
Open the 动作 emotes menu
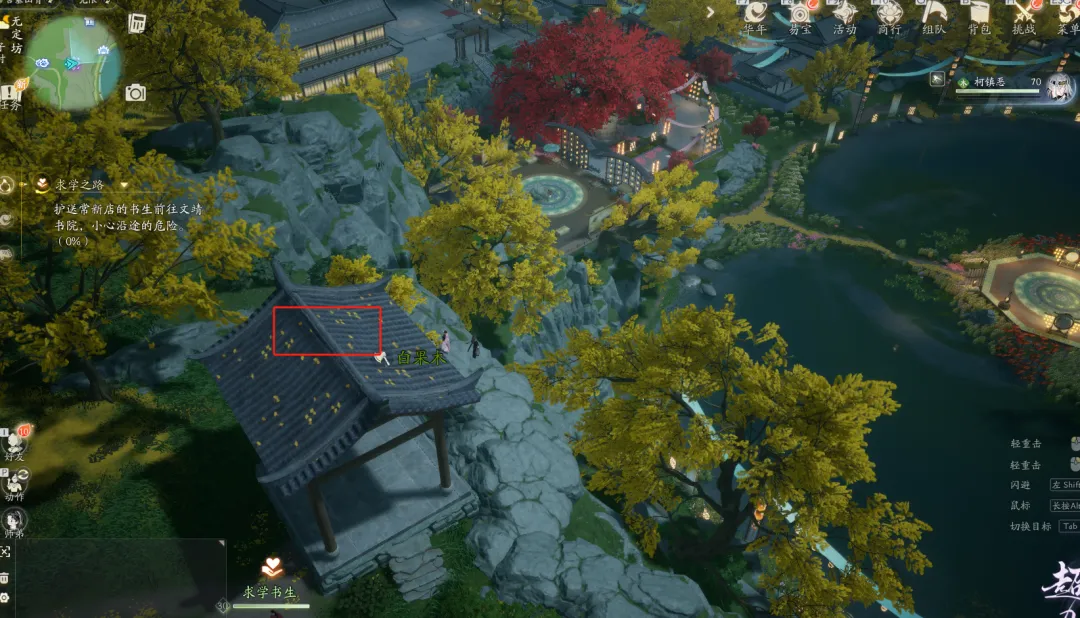(x=14, y=482)
